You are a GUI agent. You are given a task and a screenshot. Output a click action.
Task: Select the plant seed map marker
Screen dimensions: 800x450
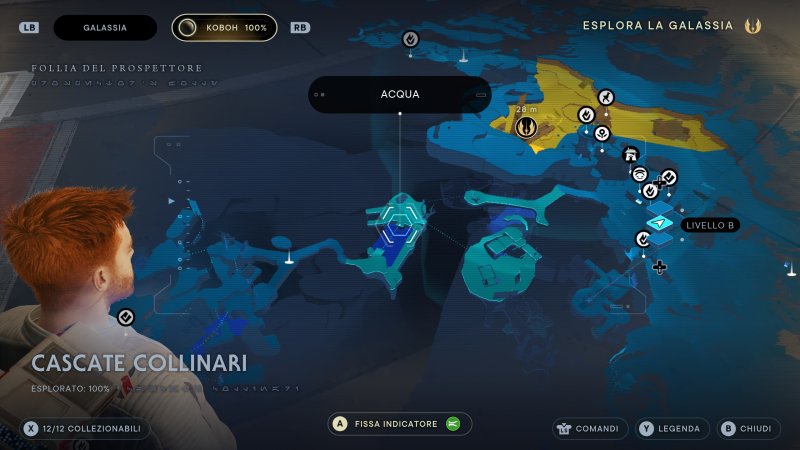tap(602, 133)
